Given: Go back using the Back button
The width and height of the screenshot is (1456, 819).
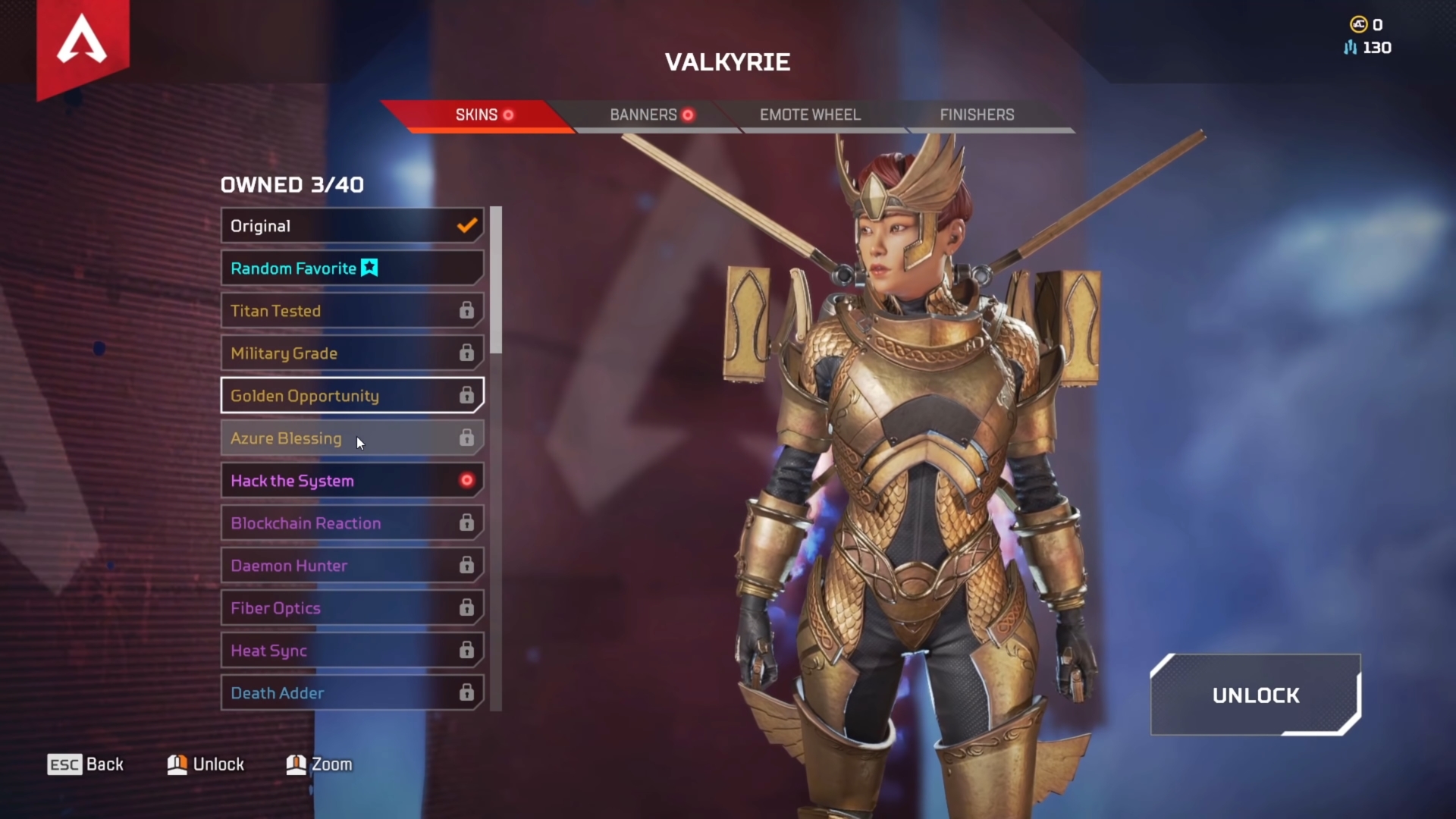Looking at the screenshot, I should (86, 764).
